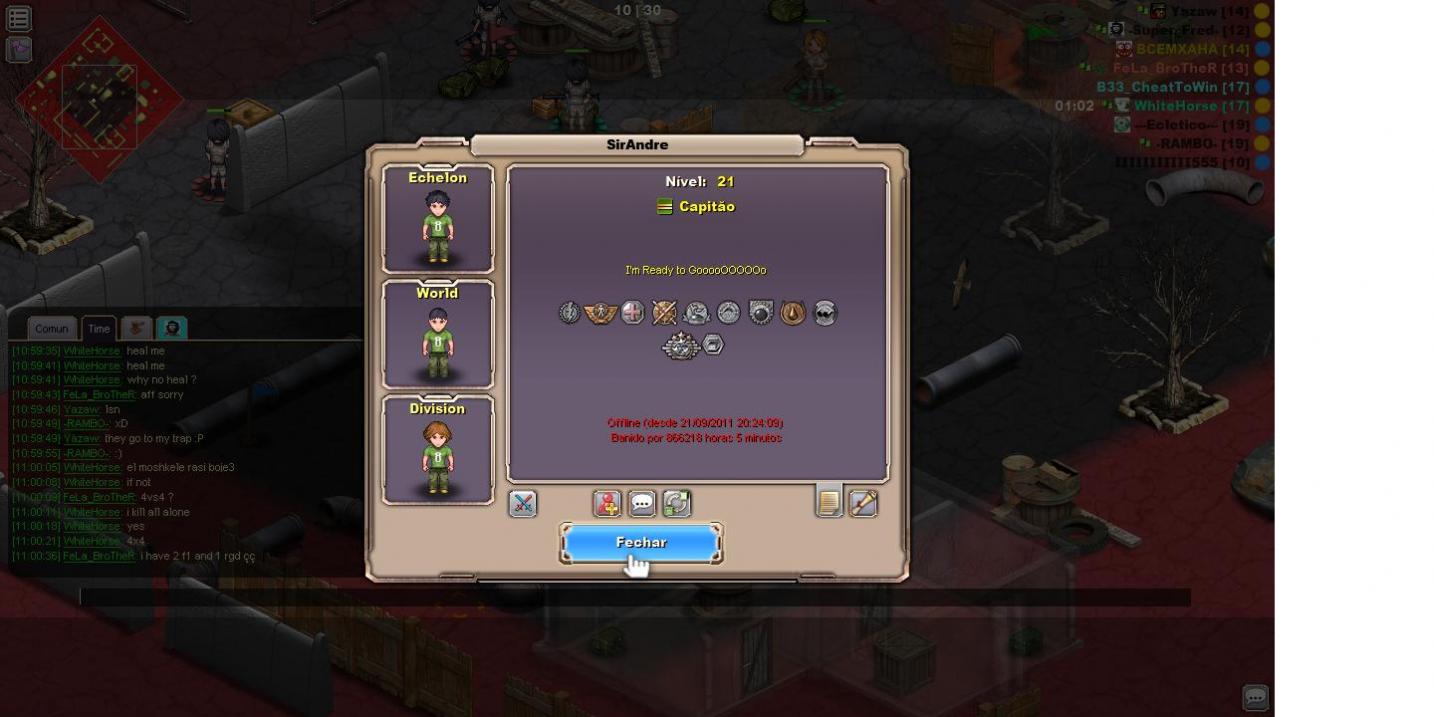
Task: Click the medic cross medal badge
Action: (632, 313)
